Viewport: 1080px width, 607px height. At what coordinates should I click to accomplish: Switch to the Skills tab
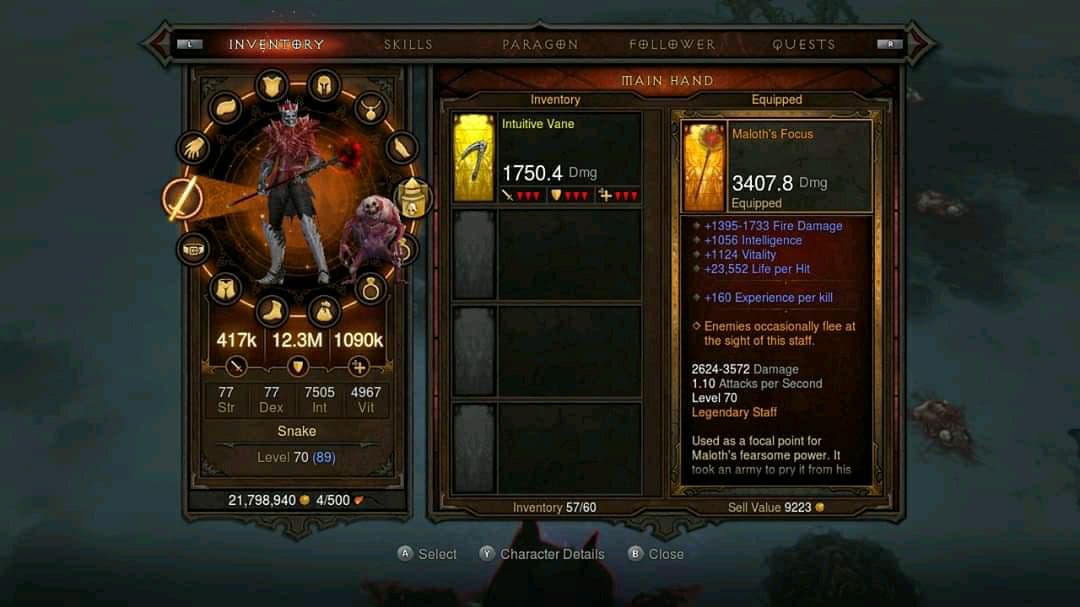tap(408, 45)
